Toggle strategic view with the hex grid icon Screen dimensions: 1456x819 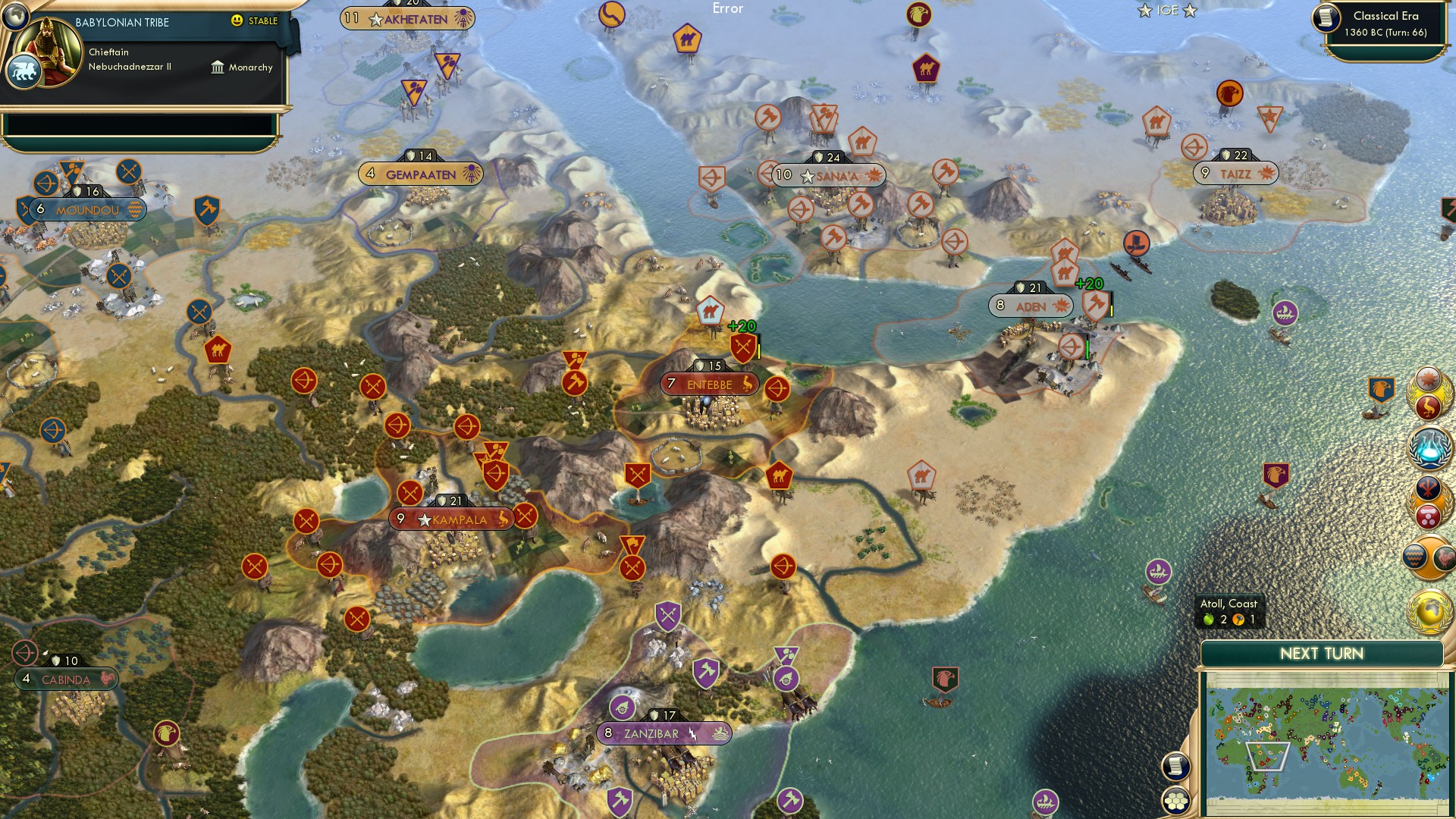[x=1177, y=800]
